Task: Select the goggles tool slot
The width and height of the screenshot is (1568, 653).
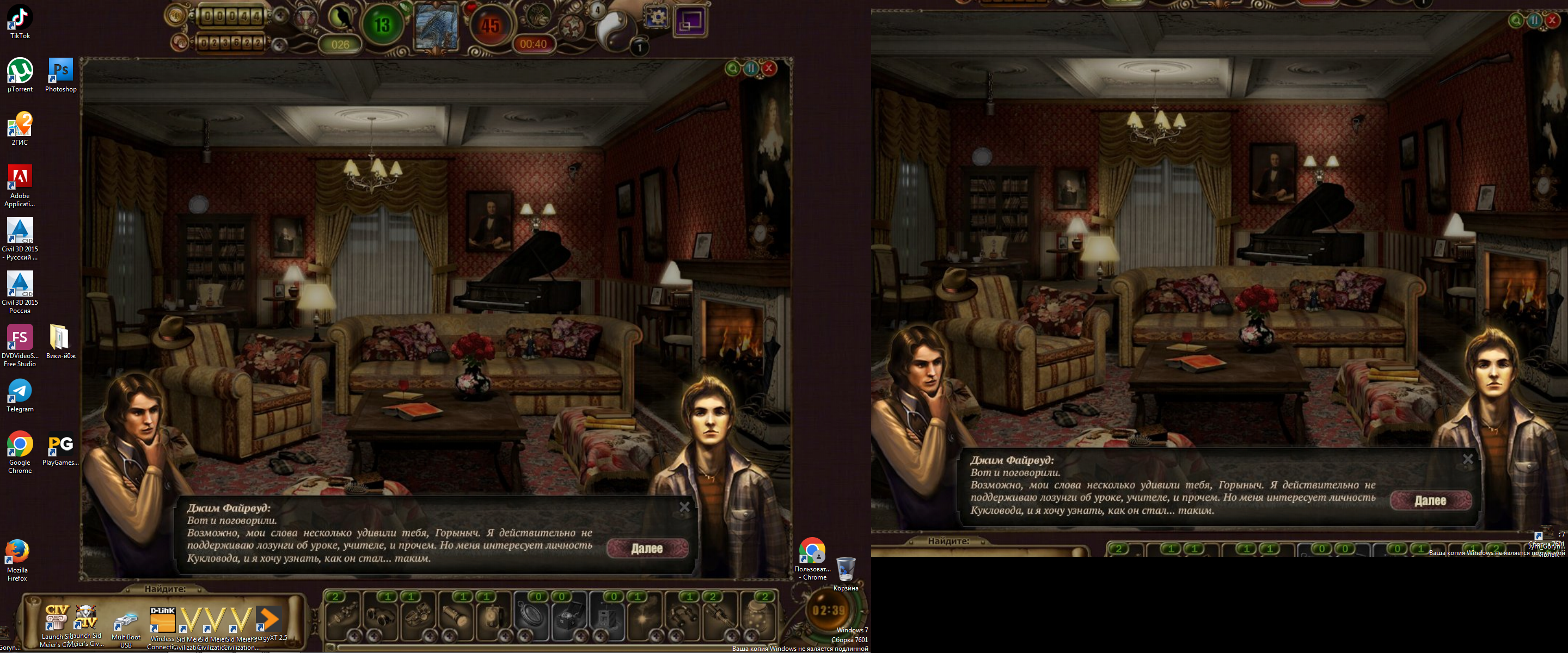Action: click(x=380, y=618)
